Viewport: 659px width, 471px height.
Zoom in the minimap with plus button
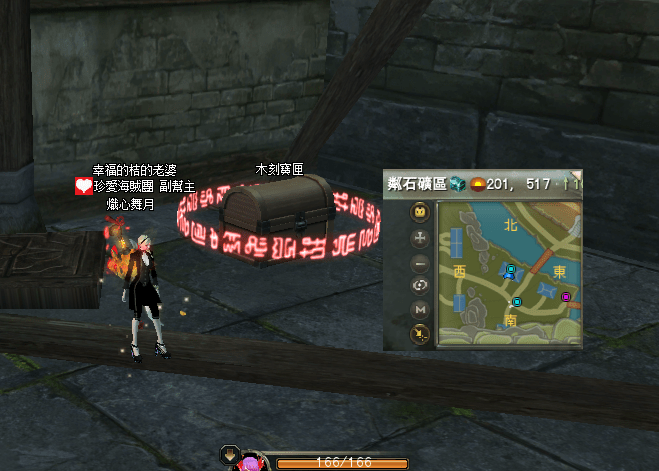[421, 238]
